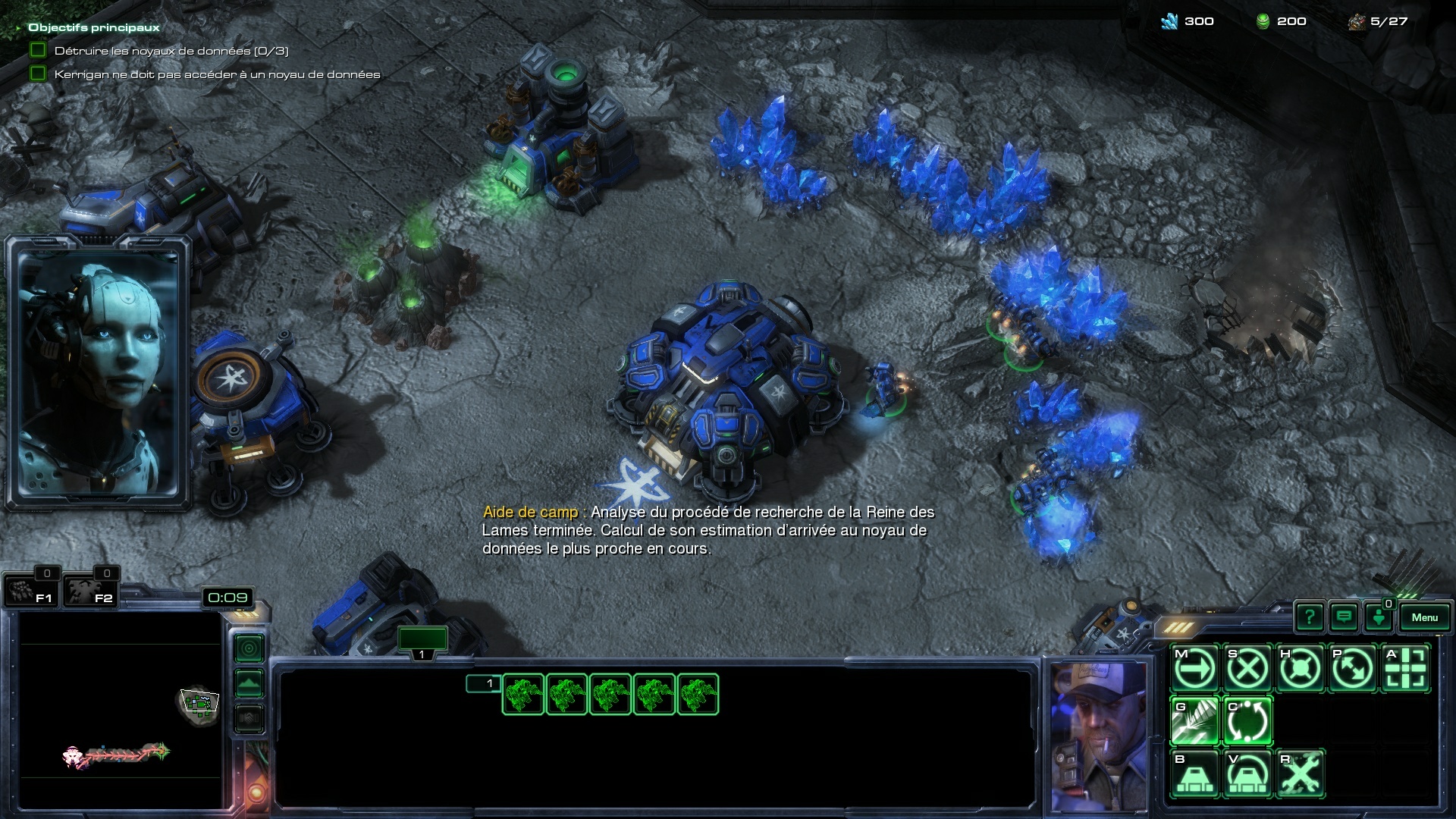Select control group 1 tab
Image resolution: width=1456 pixels, height=819 pixels.
pyautogui.click(x=422, y=642)
